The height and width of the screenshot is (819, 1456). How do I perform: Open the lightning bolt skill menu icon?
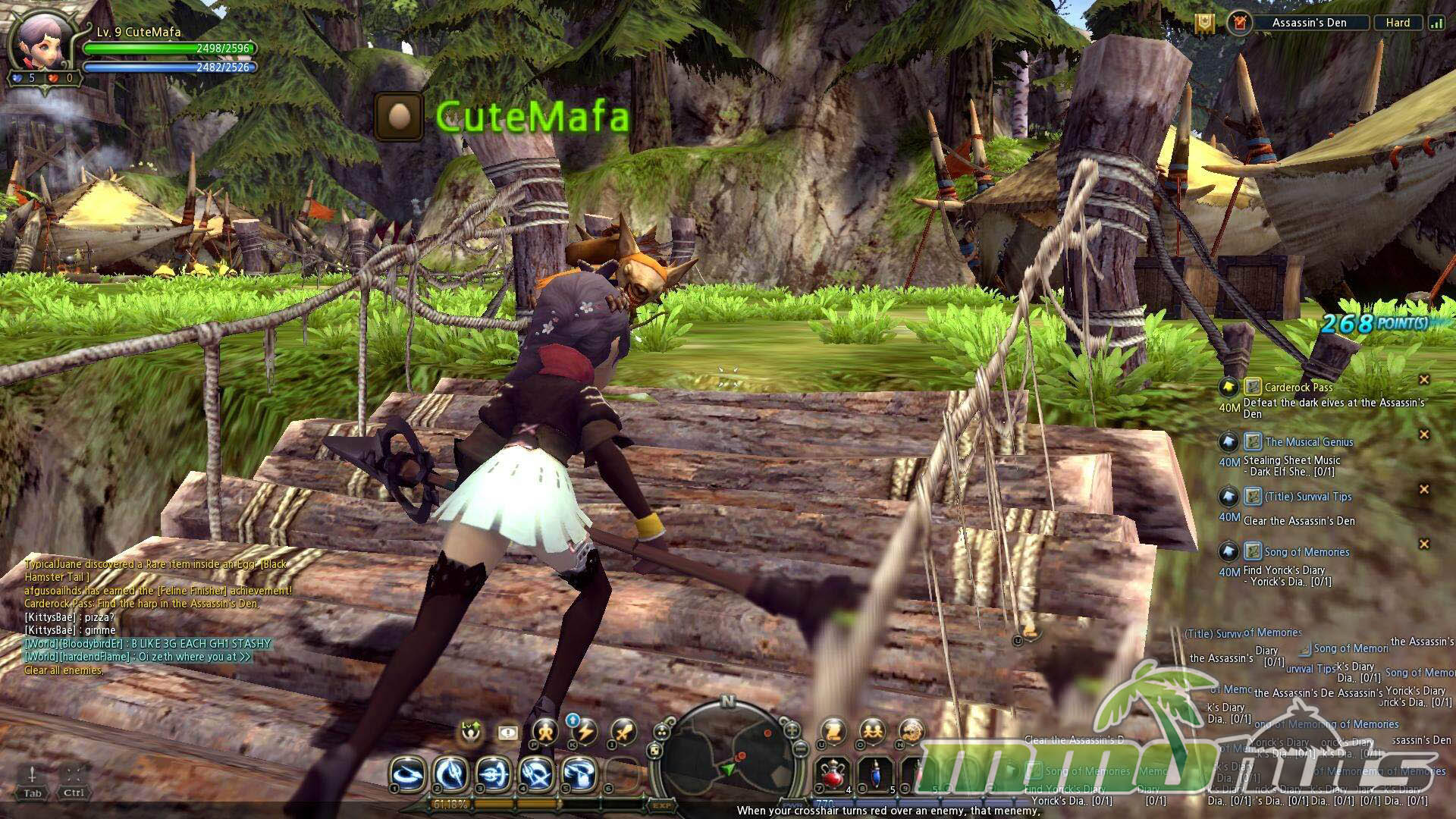[x=584, y=733]
